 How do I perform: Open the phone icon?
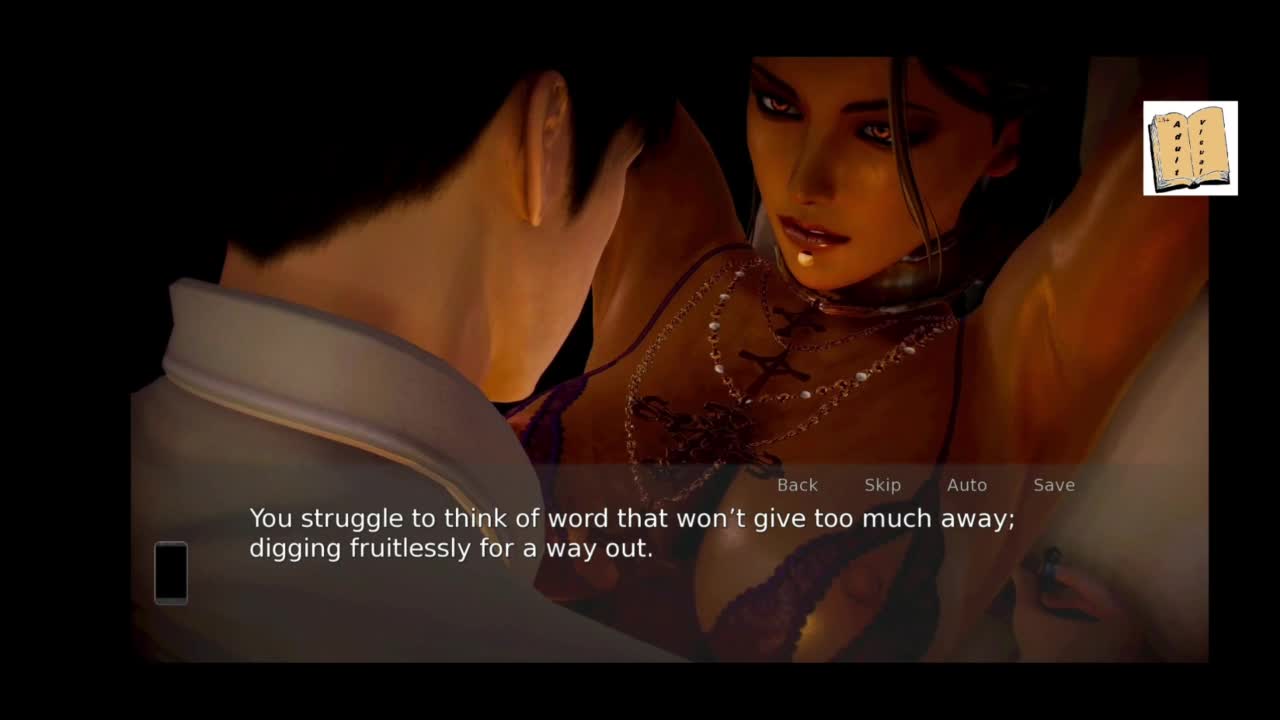[x=171, y=572]
